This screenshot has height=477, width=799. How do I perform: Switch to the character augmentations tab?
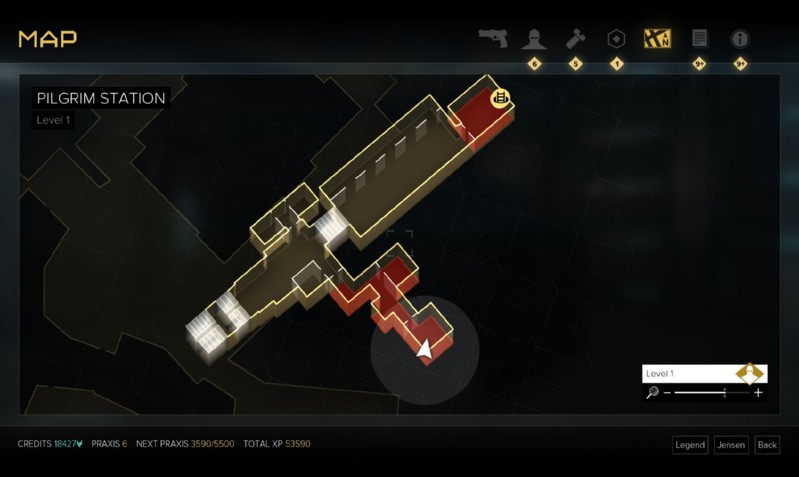coord(535,38)
